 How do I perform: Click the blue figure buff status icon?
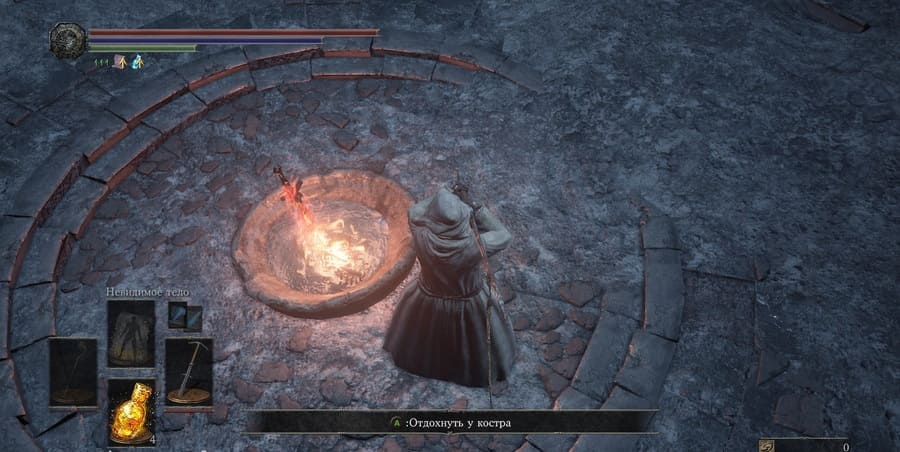tap(138, 62)
